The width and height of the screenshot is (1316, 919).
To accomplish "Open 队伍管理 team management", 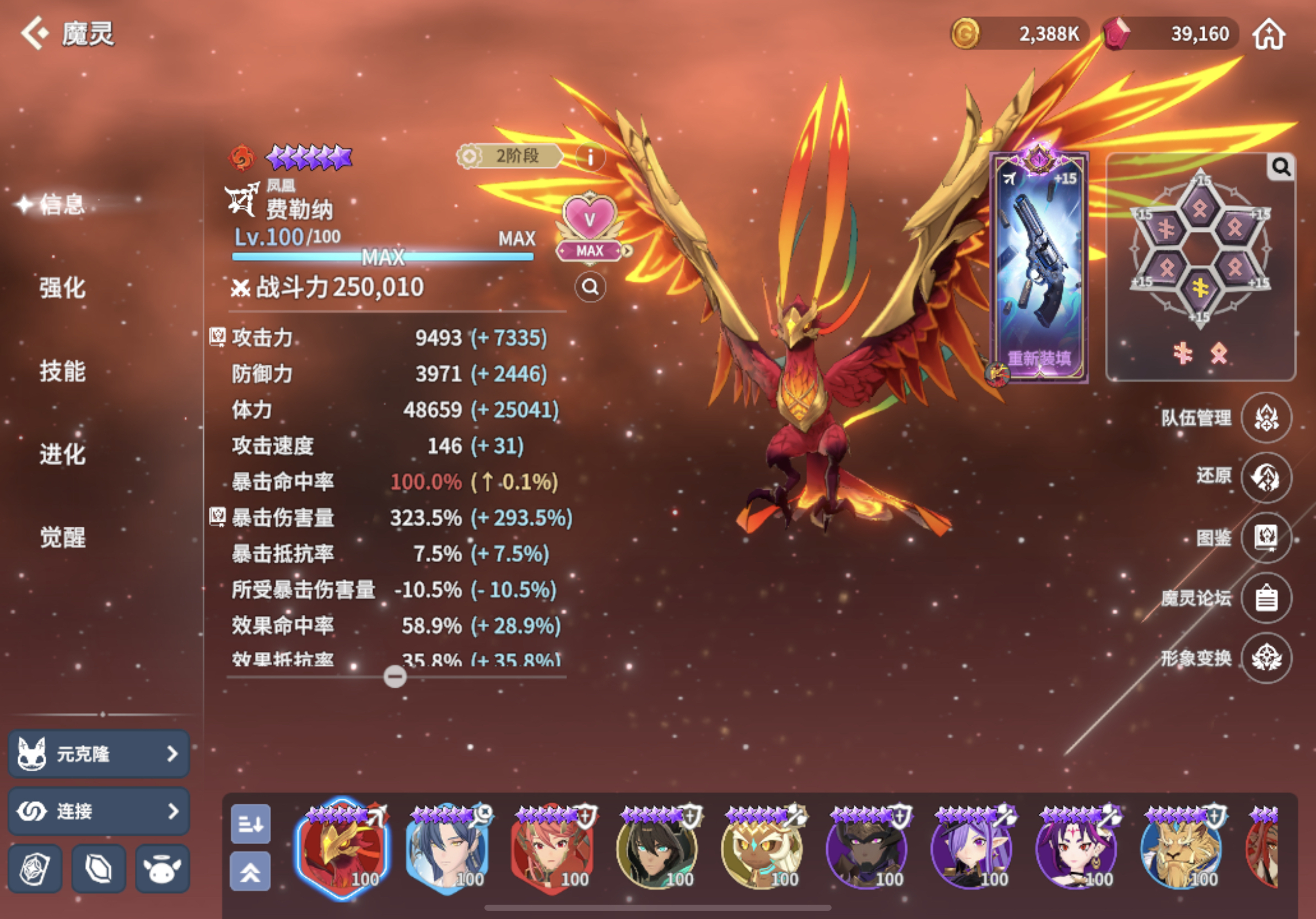I will point(1265,418).
